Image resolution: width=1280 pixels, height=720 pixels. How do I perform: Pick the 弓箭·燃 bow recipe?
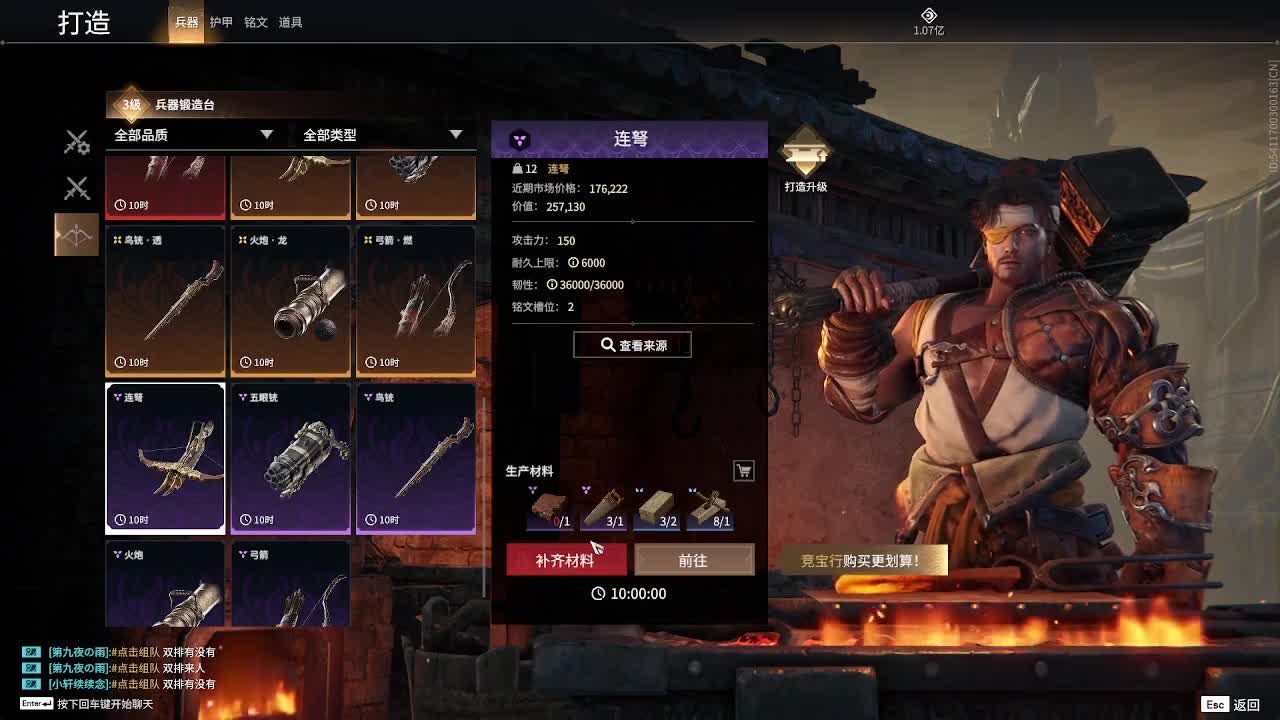coord(416,301)
